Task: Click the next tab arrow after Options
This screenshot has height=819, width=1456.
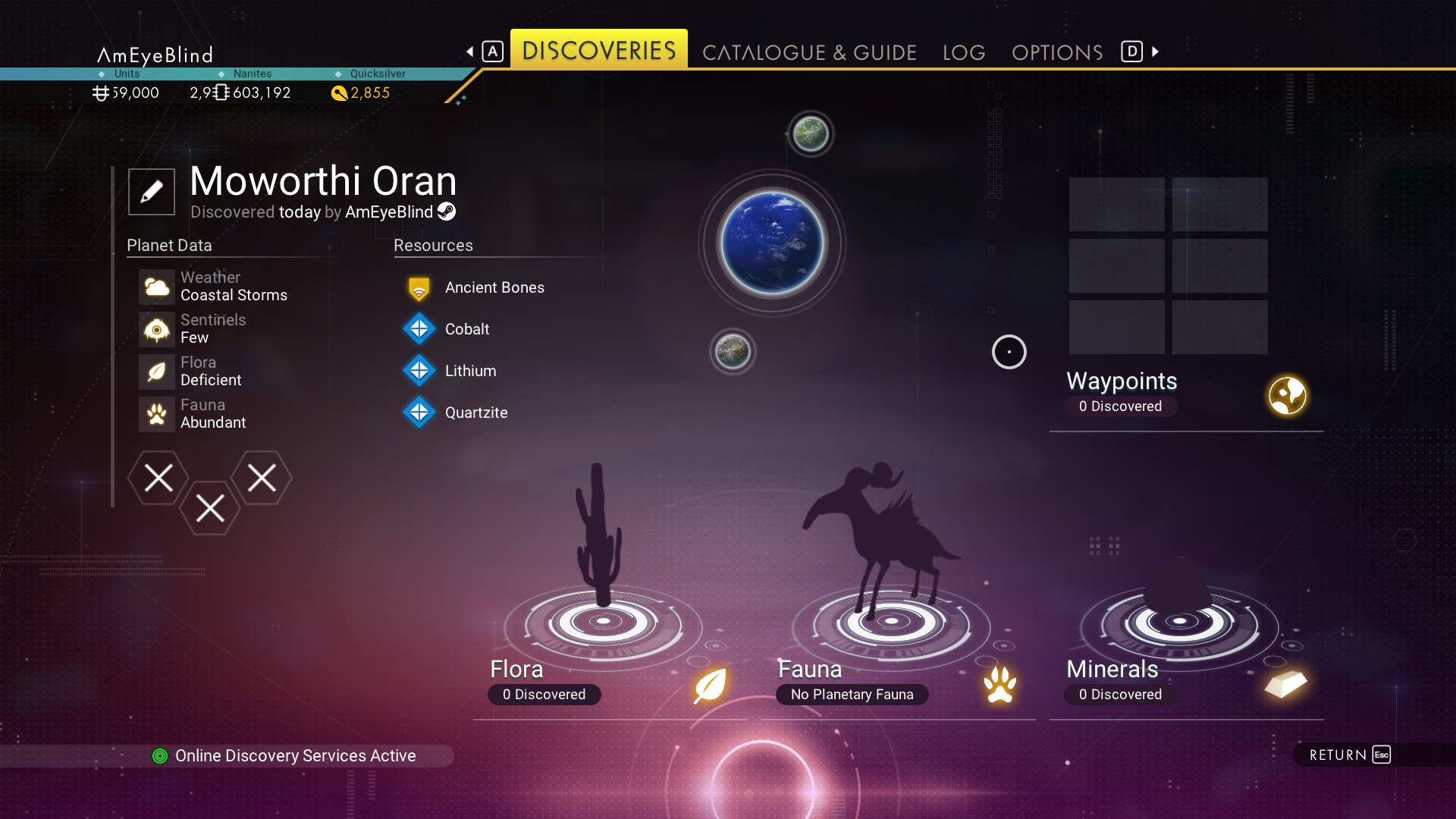Action: (x=1155, y=52)
